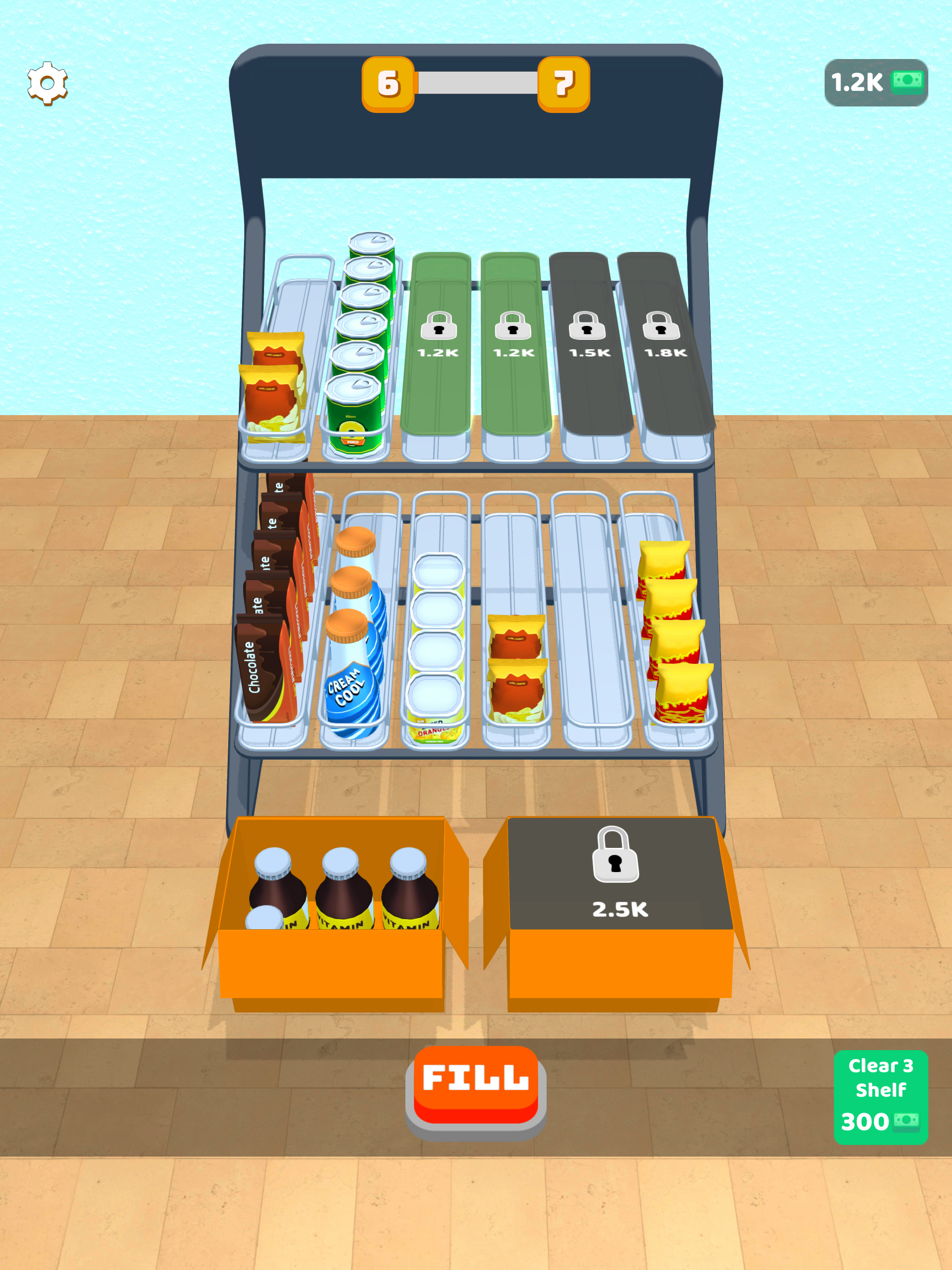Unlock the second 1.2K locked shelf slot
Screen dimensions: 952x1270
pos(513,339)
